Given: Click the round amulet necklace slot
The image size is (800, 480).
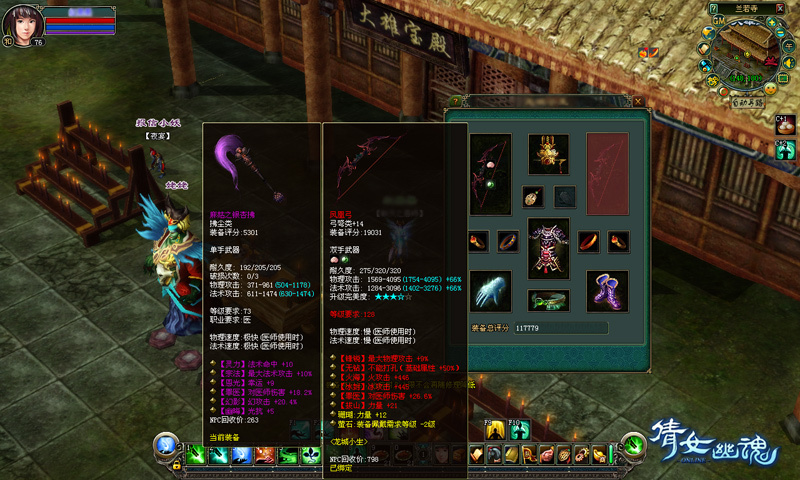Looking at the screenshot, I should (532, 197).
